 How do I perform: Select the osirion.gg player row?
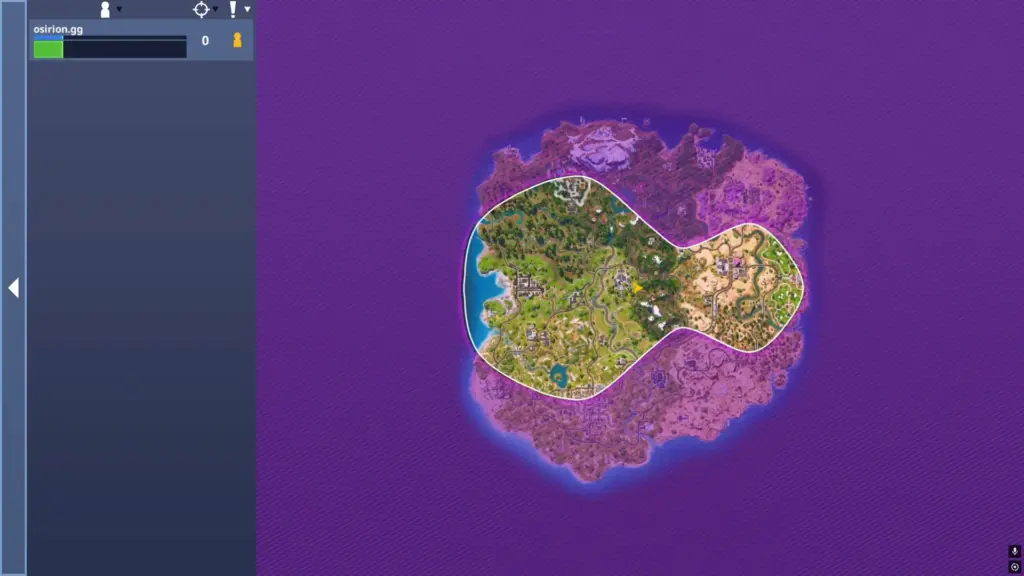[x=110, y=41]
